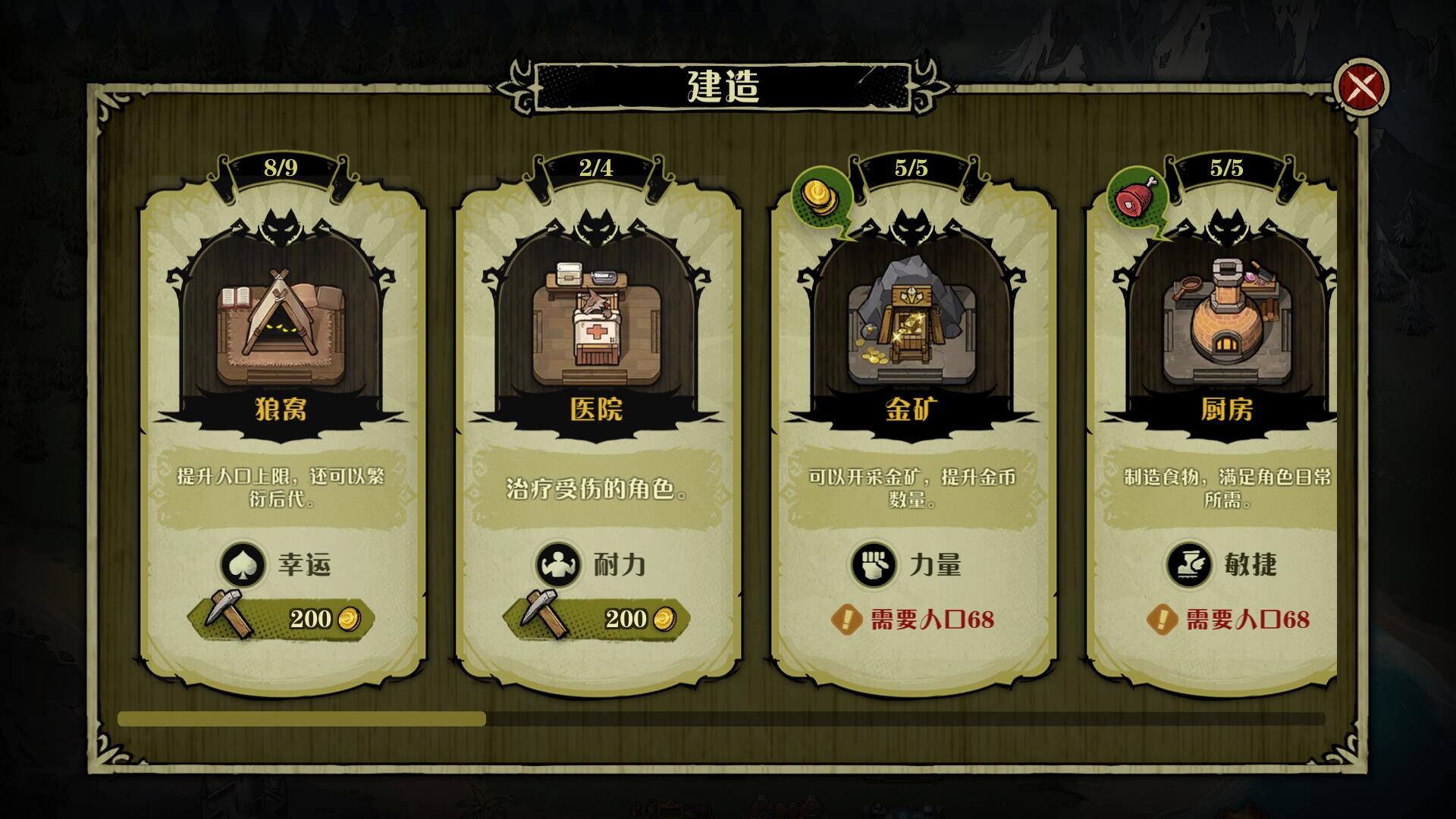Select the 金矿 gold mine illustration

click(x=910, y=326)
